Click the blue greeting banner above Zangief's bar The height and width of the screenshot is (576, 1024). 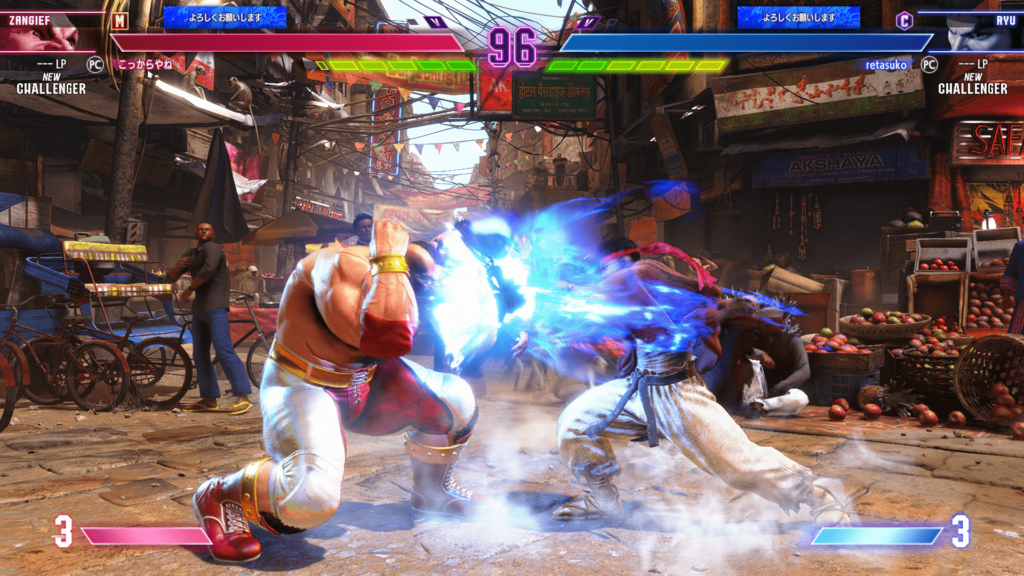[224, 17]
